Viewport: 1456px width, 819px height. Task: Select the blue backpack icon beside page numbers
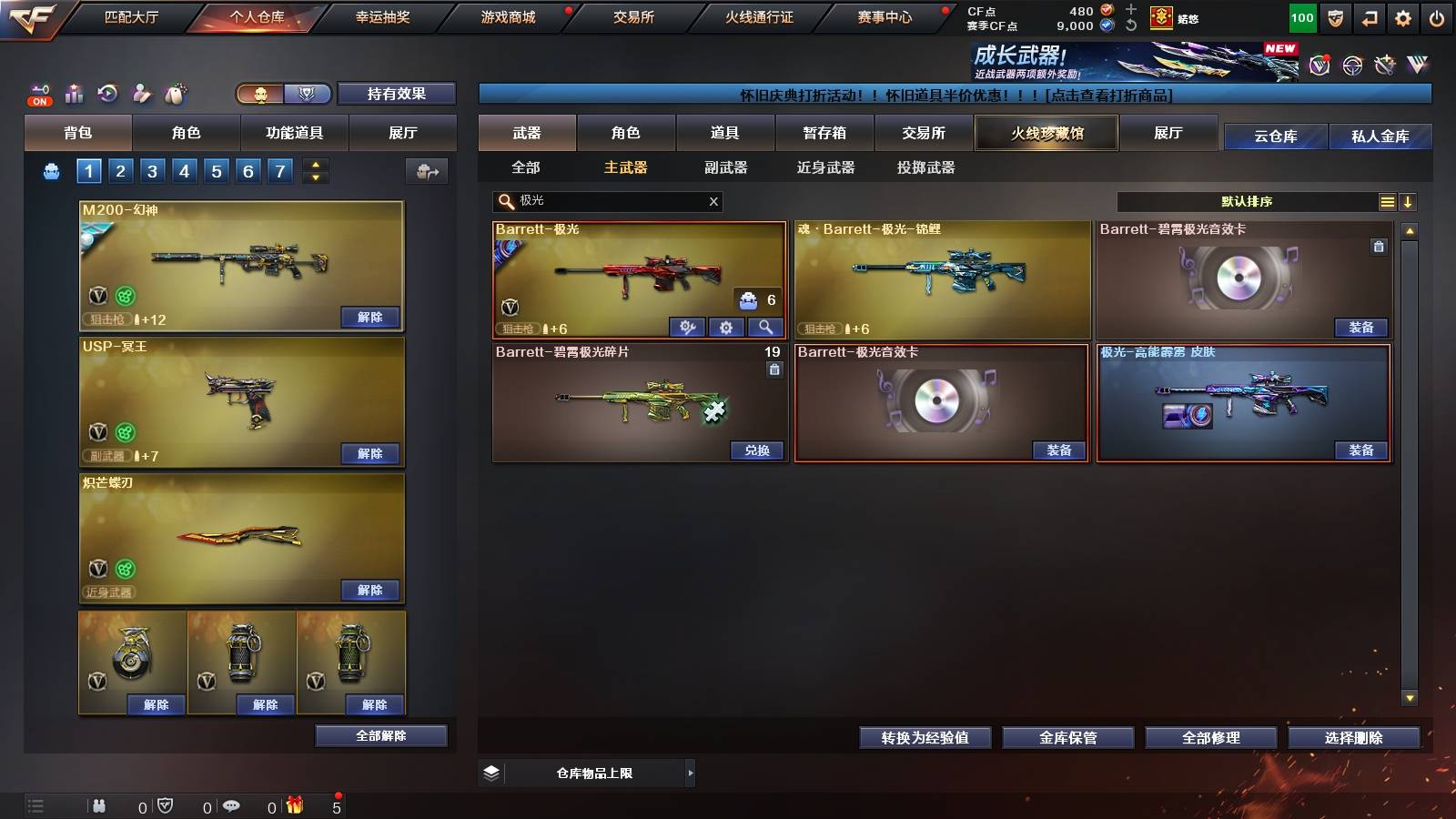pyautogui.click(x=53, y=170)
